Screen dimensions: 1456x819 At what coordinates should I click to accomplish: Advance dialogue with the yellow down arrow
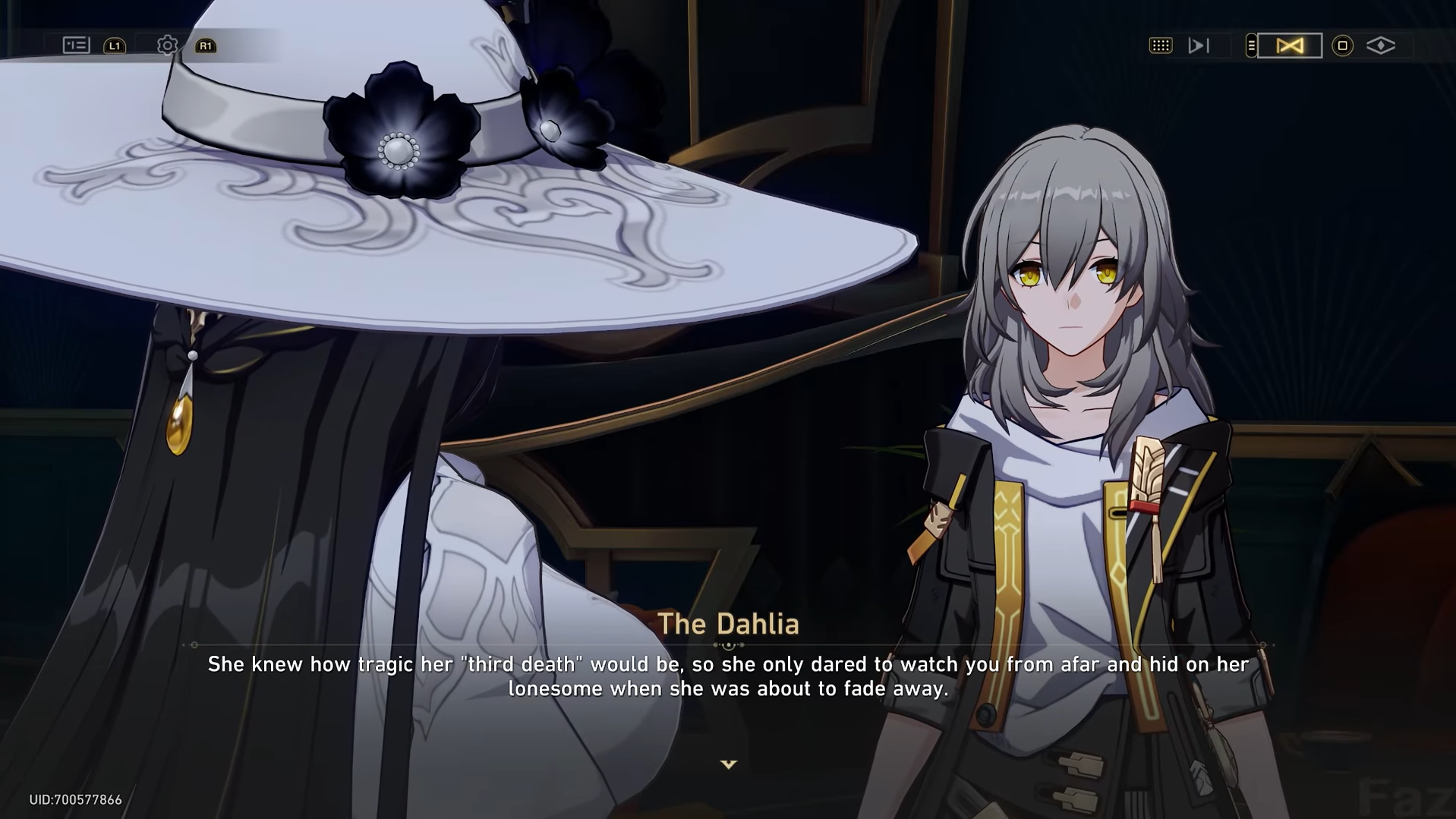pyautogui.click(x=728, y=764)
